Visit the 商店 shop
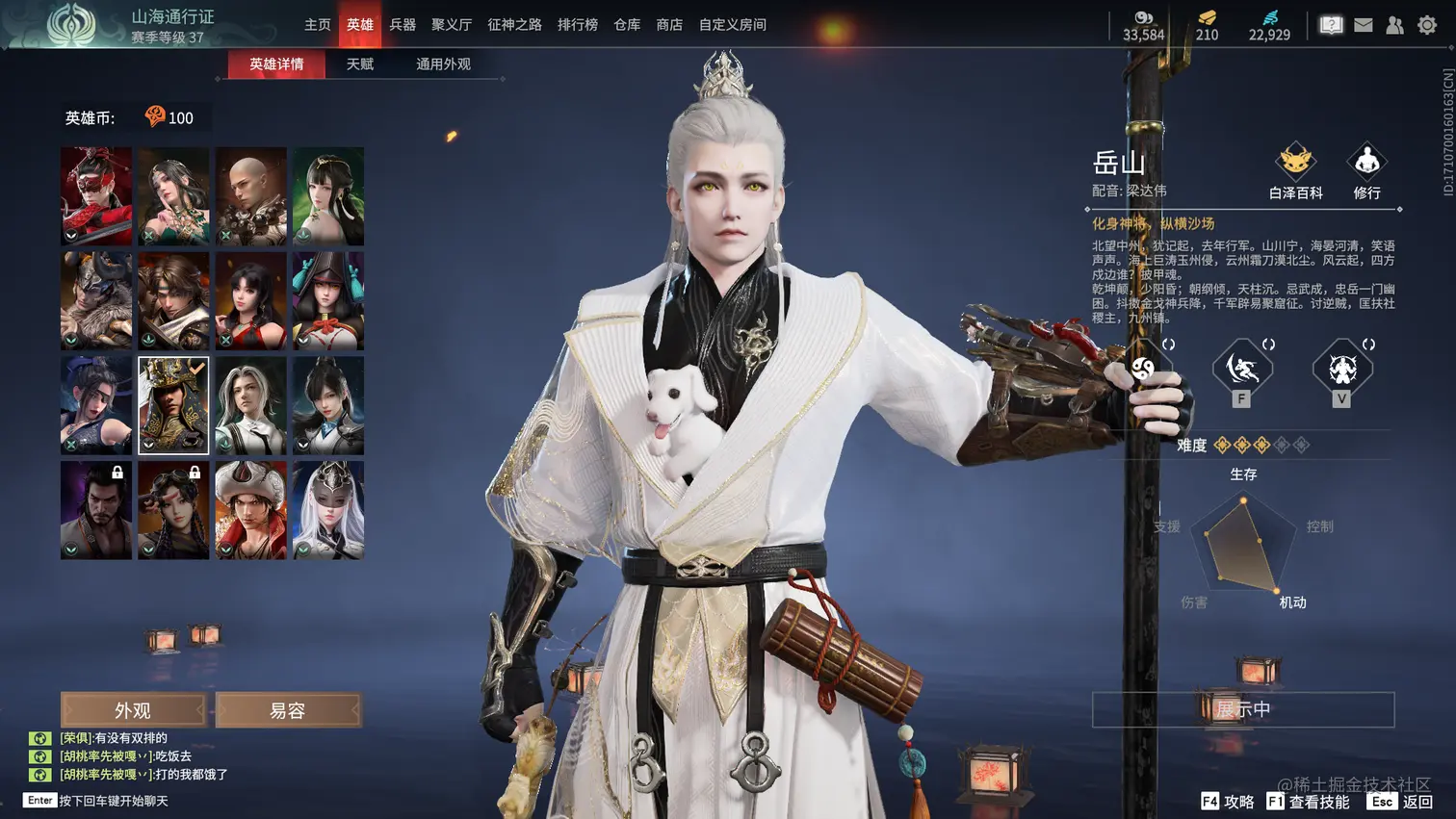Viewport: 1456px width, 819px height. coord(669,25)
